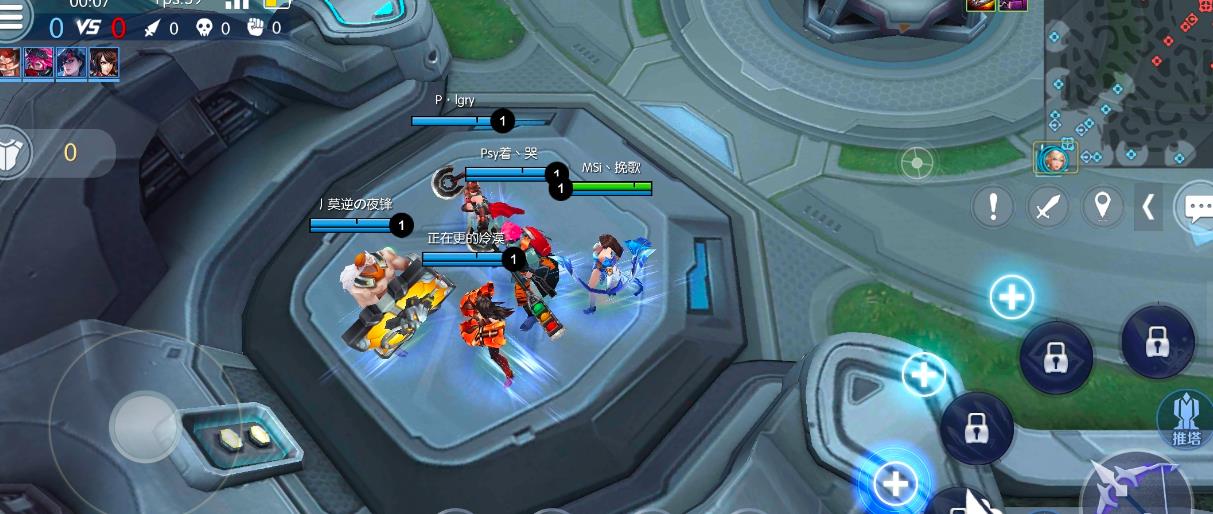The height and width of the screenshot is (514, 1213).
Task: Click the crosshair target lock icon
Action: pos(917,162)
